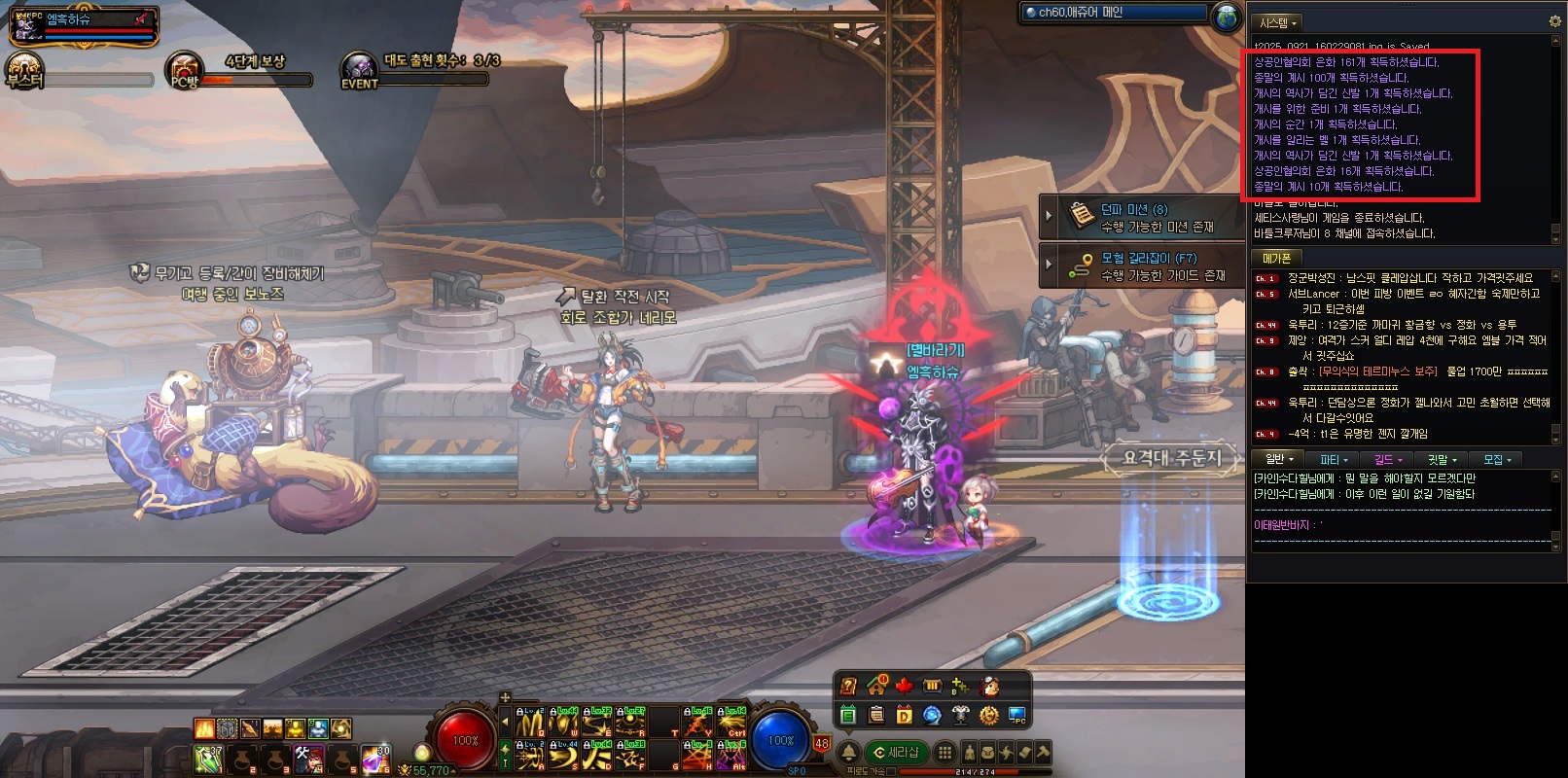
Task: Click the PC방 reward icon
Action: click(185, 71)
